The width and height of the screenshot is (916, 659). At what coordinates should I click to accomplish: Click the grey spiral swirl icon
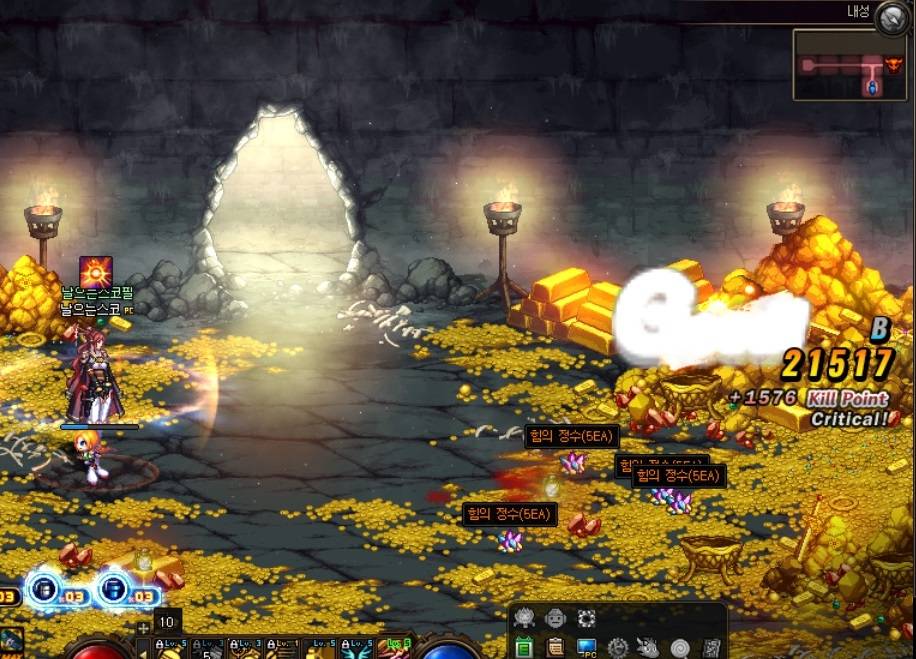pos(680,648)
